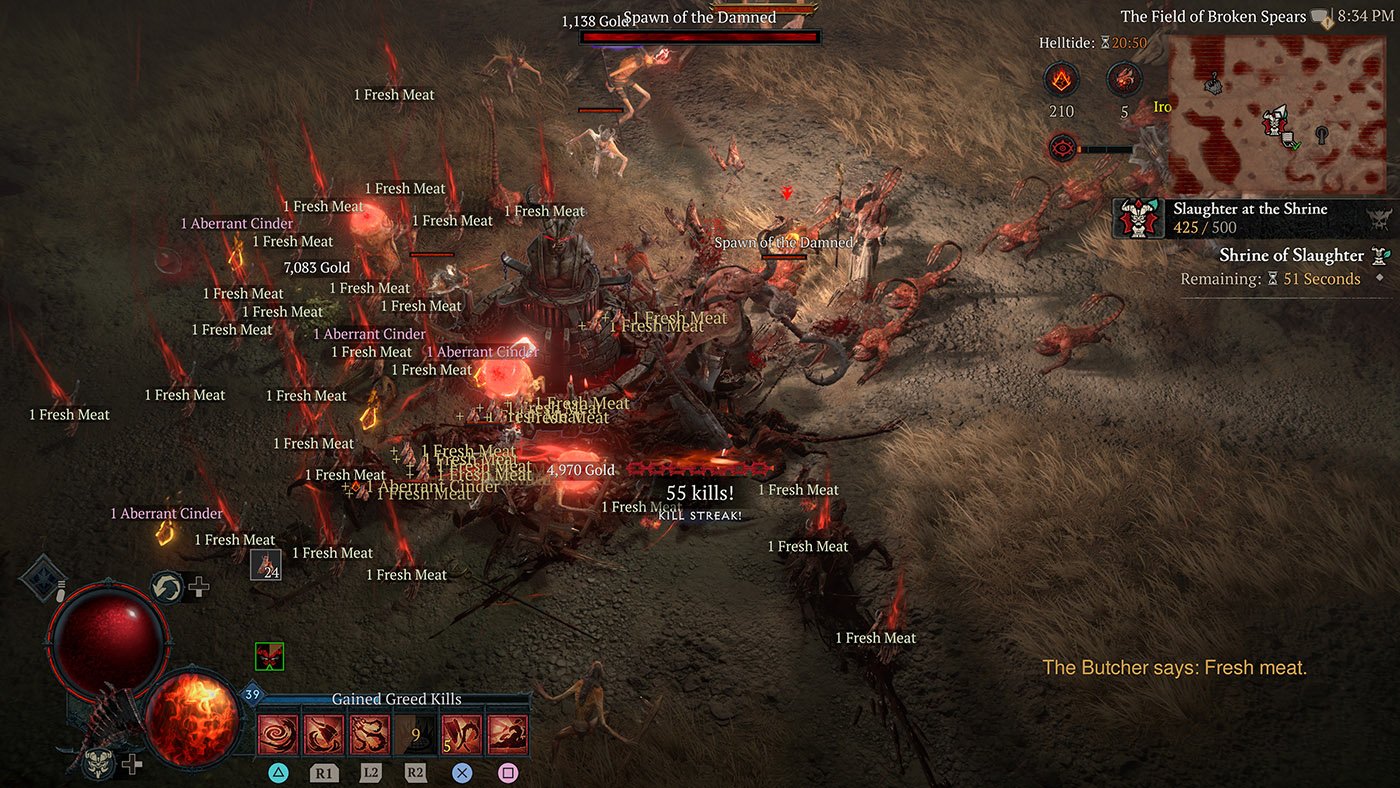Select the Fresh Meat stack showing 24
Image resolution: width=1400 pixels, height=788 pixels.
(x=266, y=565)
